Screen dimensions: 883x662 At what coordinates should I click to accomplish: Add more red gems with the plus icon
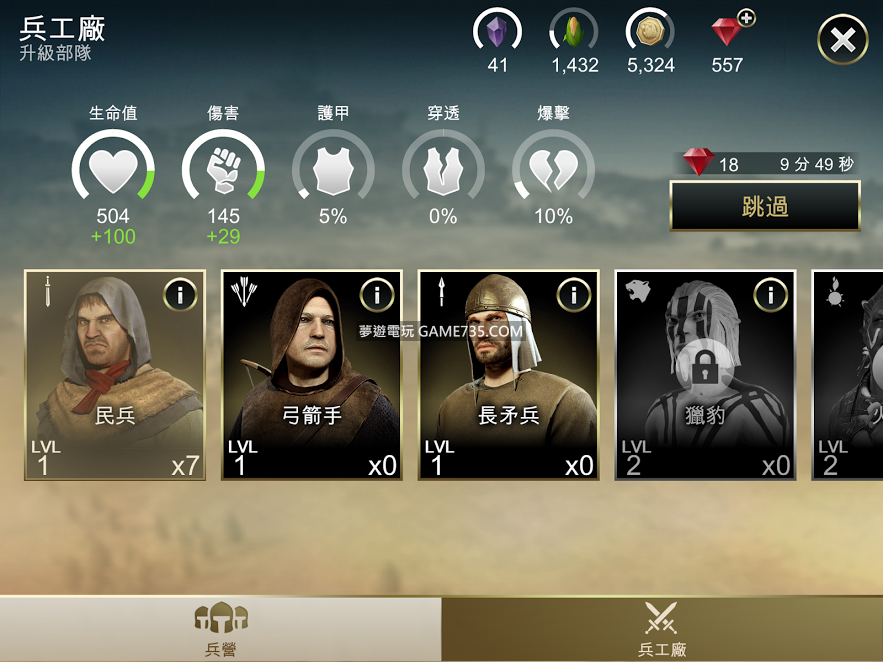tap(745, 19)
